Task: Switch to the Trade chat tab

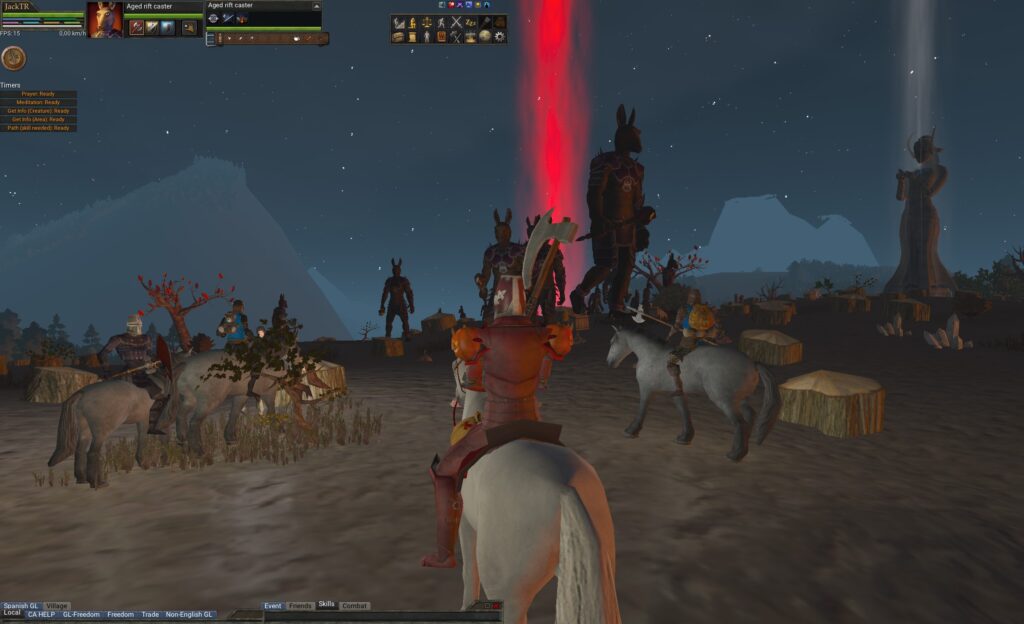Action: 150,614
